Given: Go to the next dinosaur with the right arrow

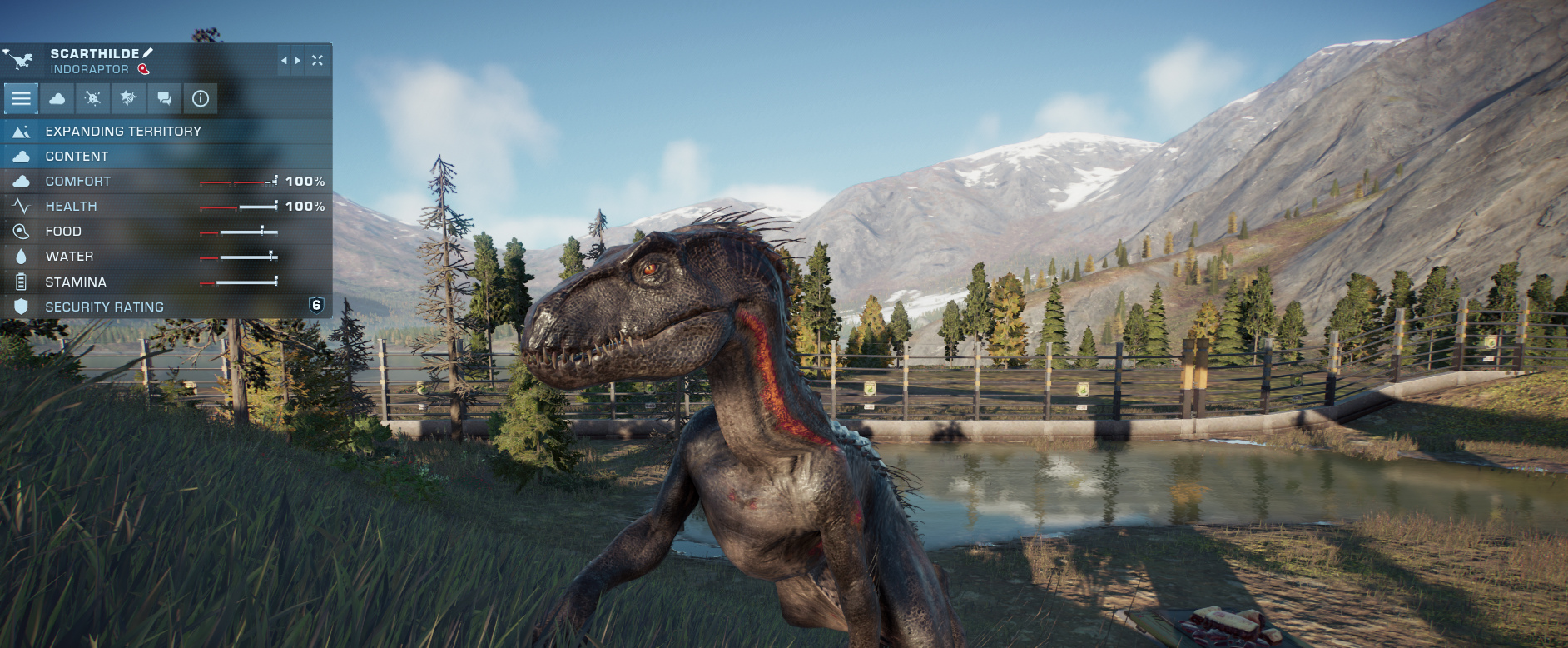Looking at the screenshot, I should pyautogui.click(x=298, y=61).
